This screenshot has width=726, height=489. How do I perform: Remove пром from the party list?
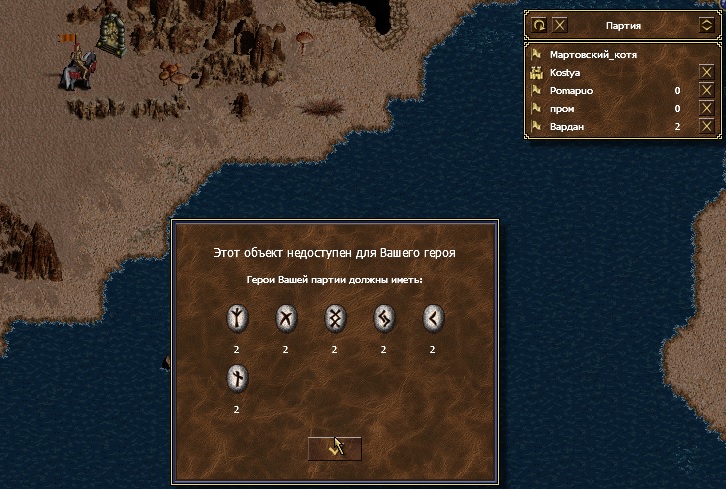pyautogui.click(x=706, y=108)
